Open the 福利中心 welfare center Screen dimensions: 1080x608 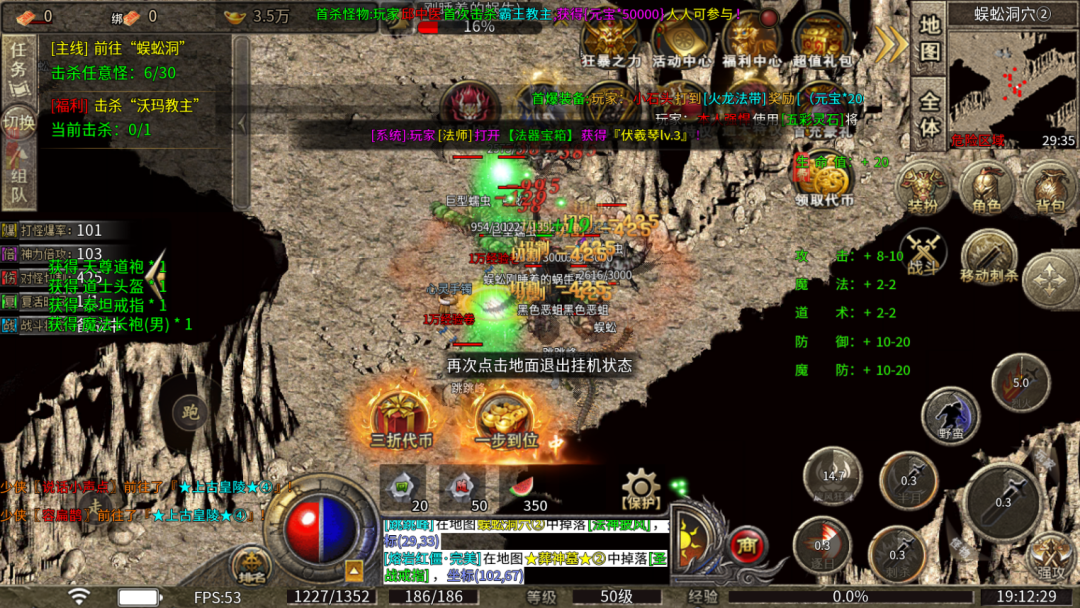[x=752, y=40]
